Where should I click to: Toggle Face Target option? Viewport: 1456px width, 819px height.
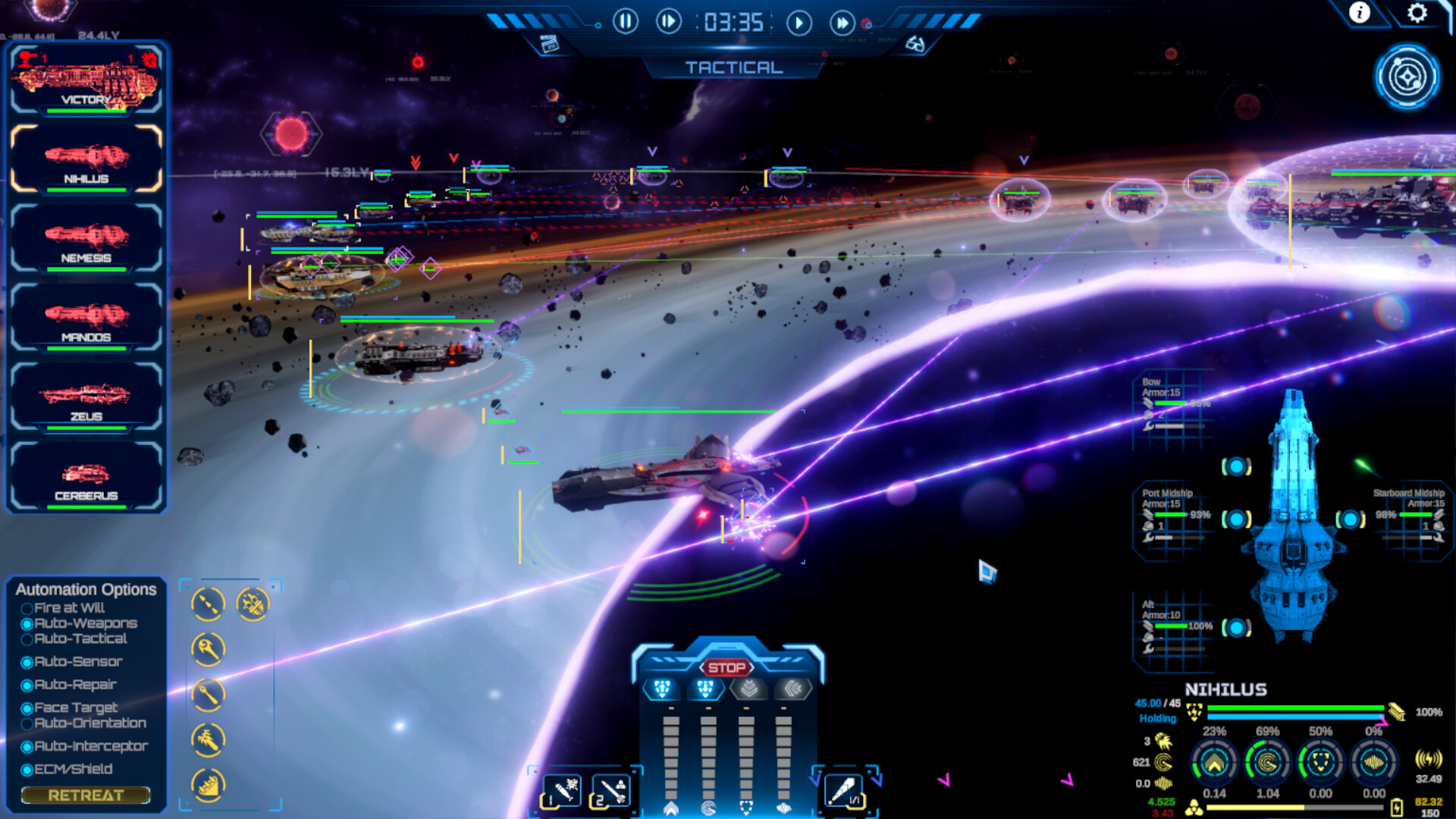click(x=27, y=708)
